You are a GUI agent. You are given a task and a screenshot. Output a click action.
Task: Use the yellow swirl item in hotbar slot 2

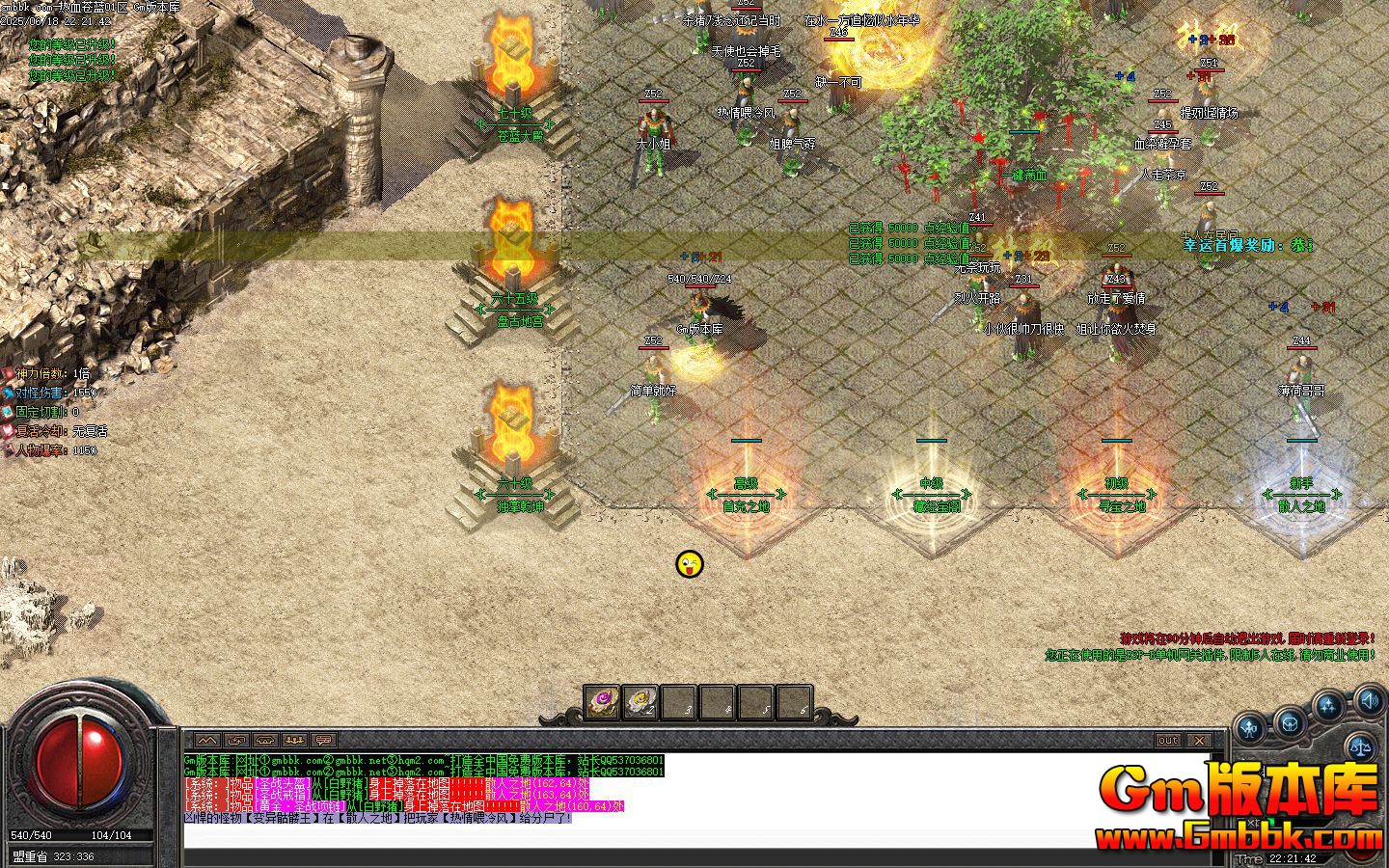coord(640,702)
